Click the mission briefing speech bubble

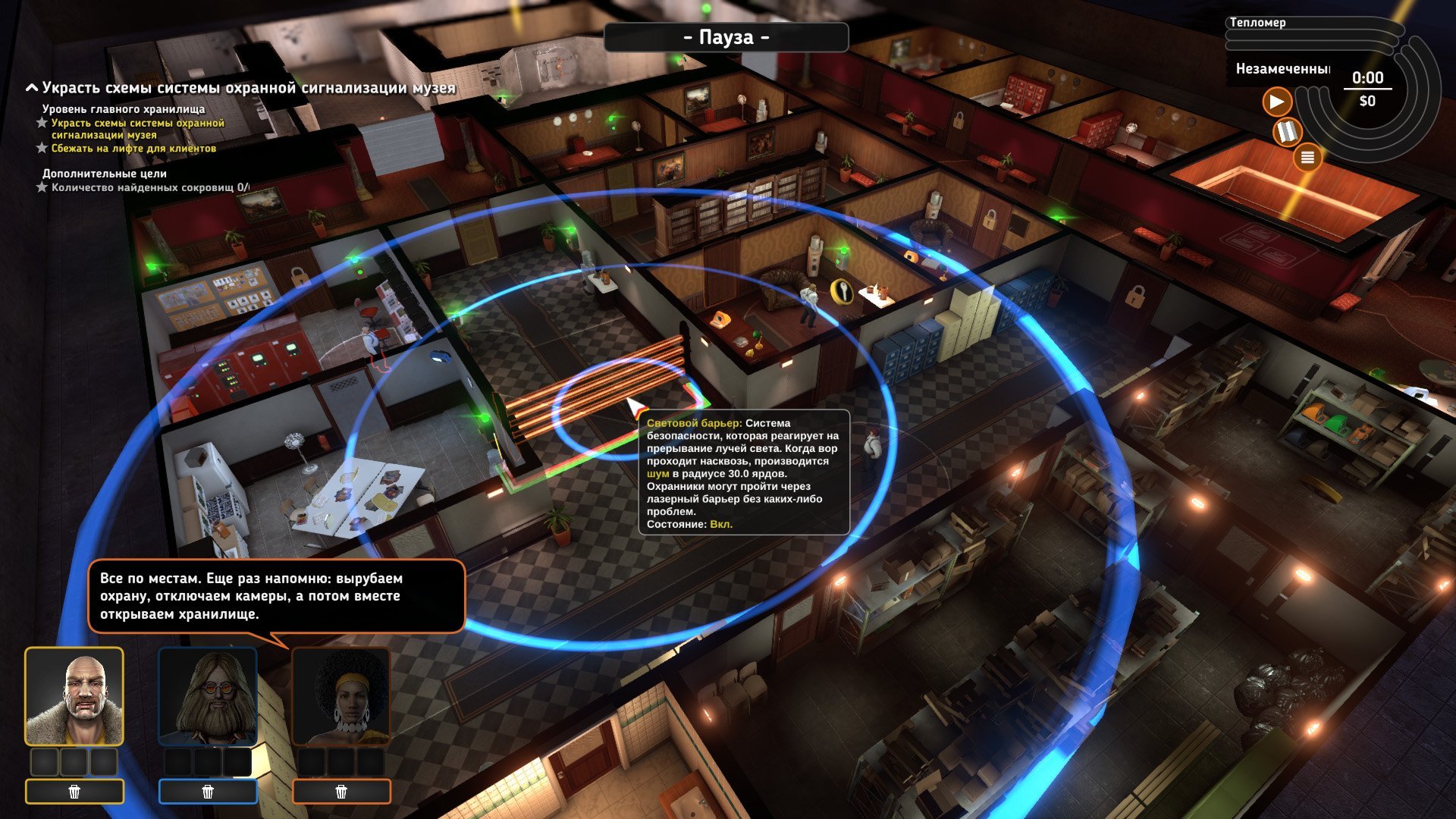pyautogui.click(x=276, y=596)
